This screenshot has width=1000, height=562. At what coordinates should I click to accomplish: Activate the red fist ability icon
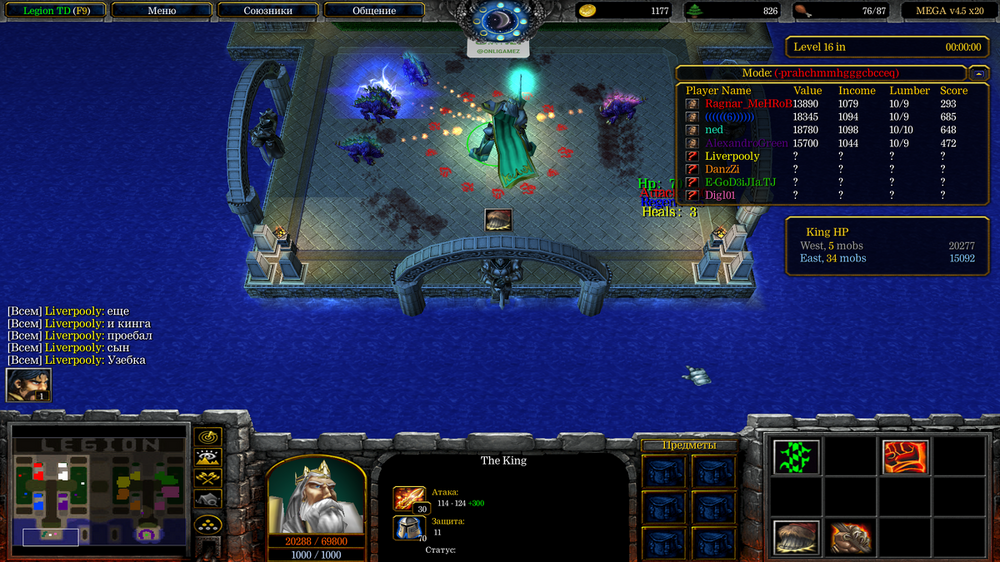(903, 457)
